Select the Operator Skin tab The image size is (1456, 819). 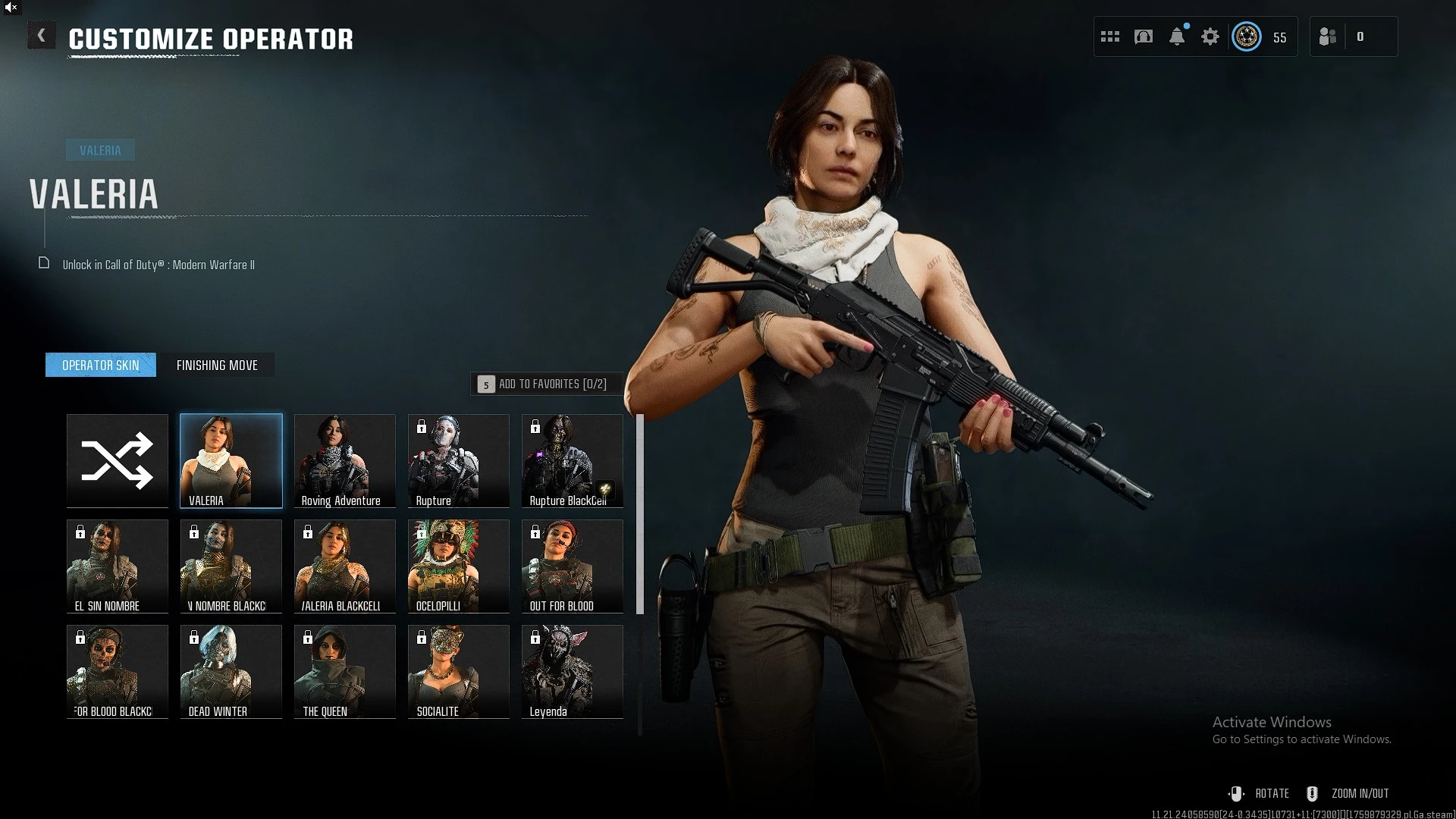point(101,365)
